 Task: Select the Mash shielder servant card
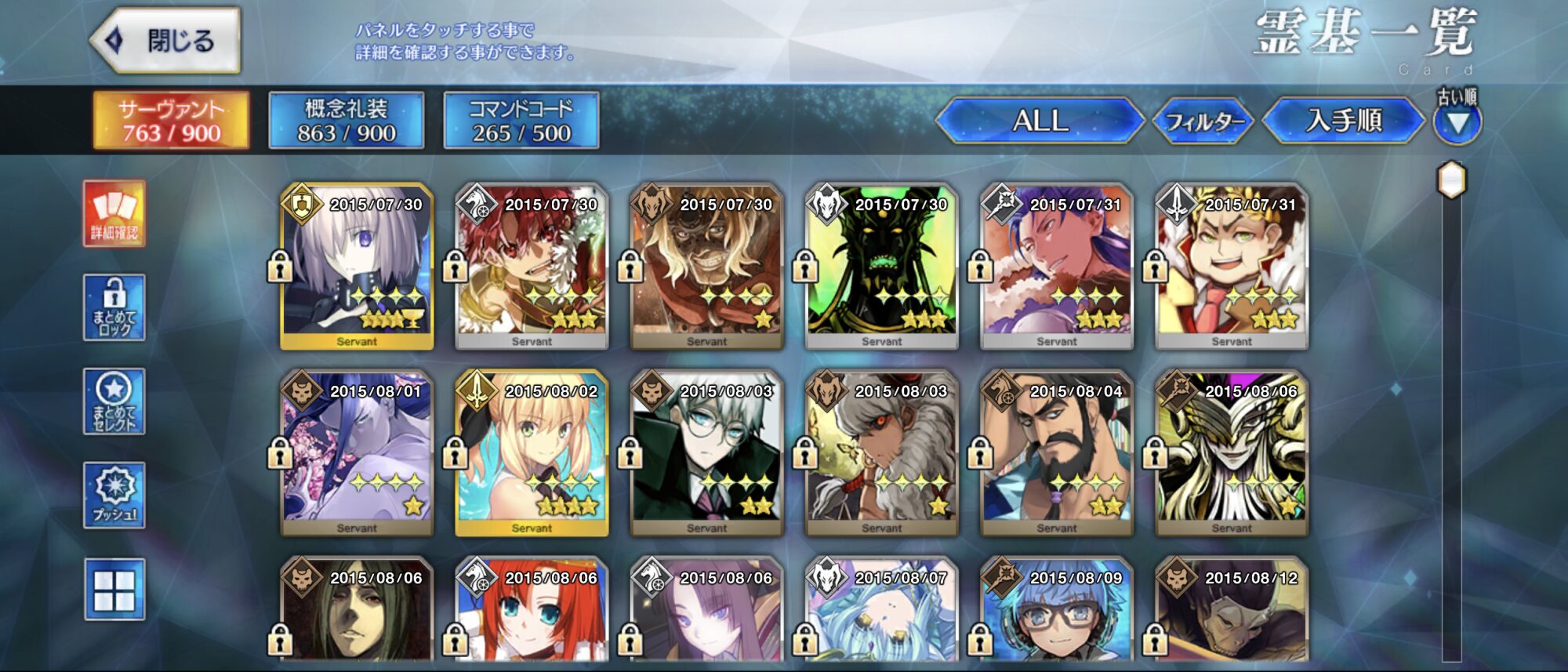click(357, 267)
